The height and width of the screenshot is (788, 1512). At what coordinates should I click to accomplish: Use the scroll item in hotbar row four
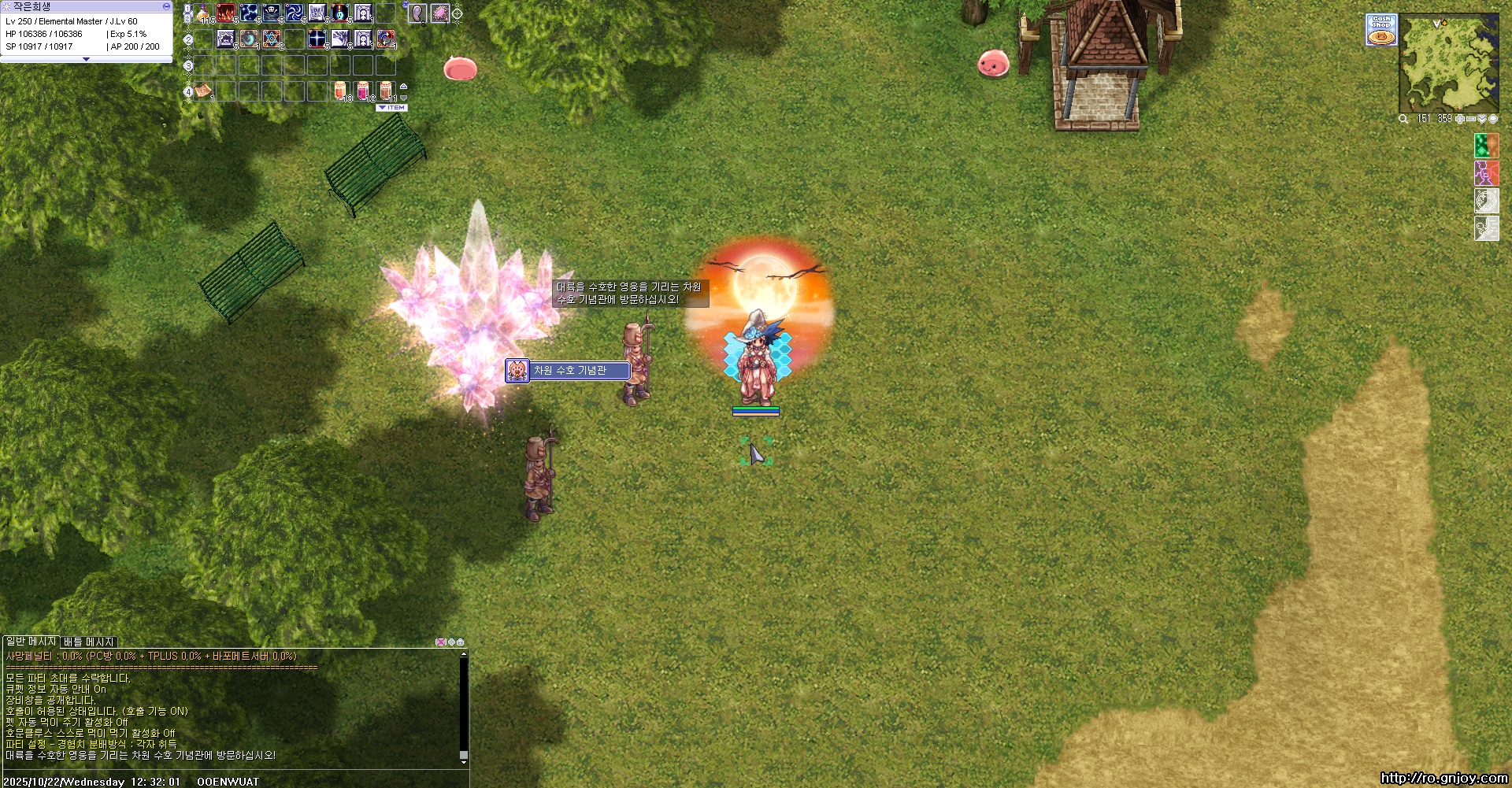[204, 91]
